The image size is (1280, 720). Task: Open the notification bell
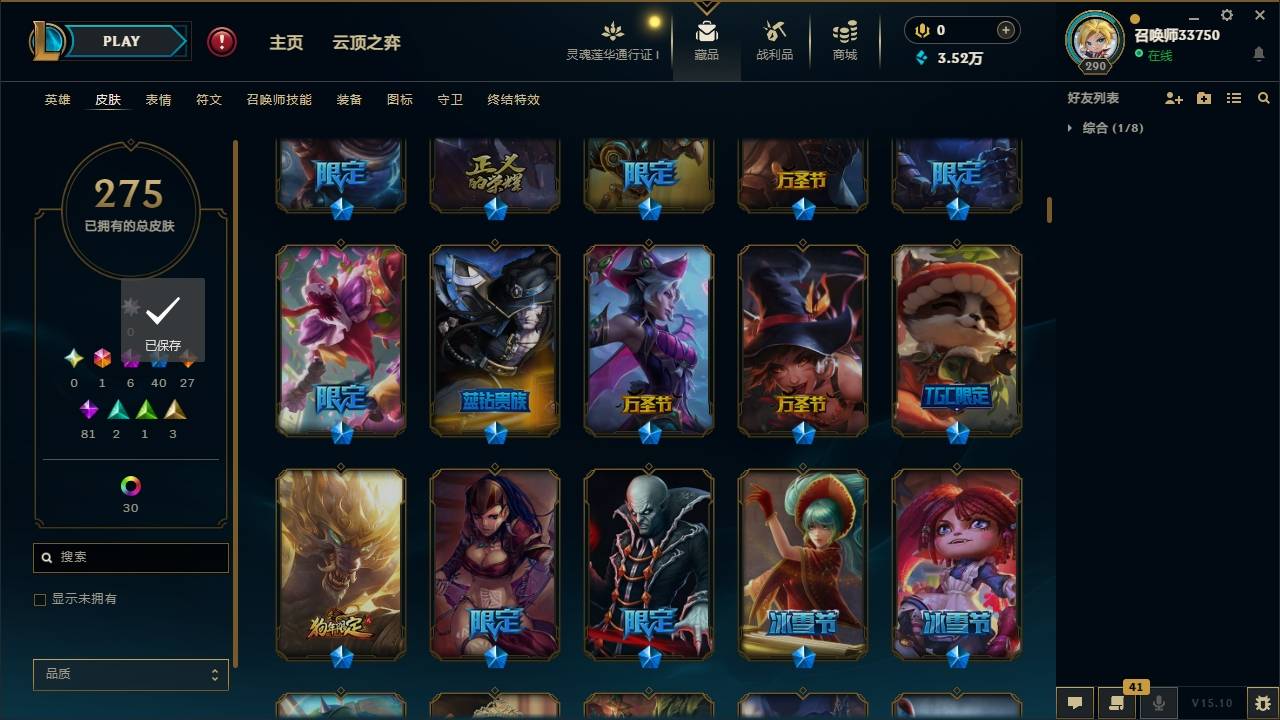click(x=1258, y=55)
